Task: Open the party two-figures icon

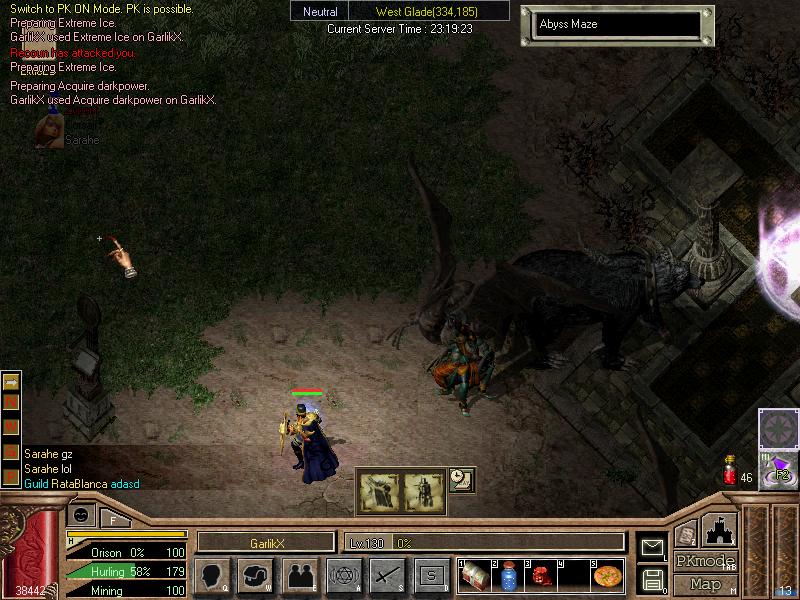Action: [x=300, y=576]
